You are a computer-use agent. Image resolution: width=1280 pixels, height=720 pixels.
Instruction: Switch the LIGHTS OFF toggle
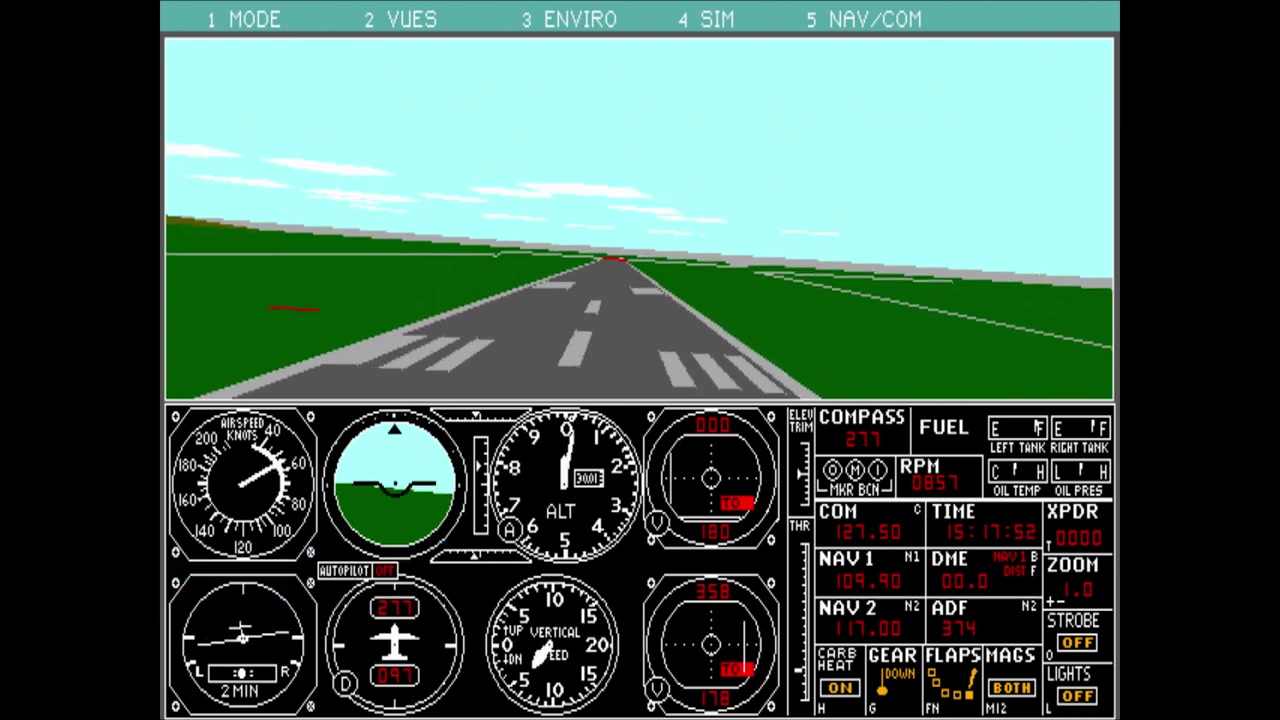[x=1077, y=696]
